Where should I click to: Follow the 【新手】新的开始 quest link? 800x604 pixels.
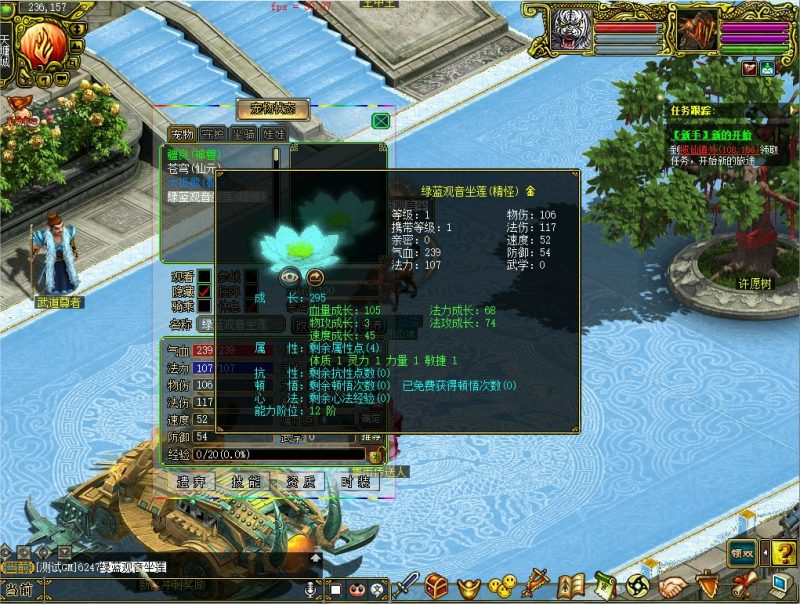pos(713,135)
